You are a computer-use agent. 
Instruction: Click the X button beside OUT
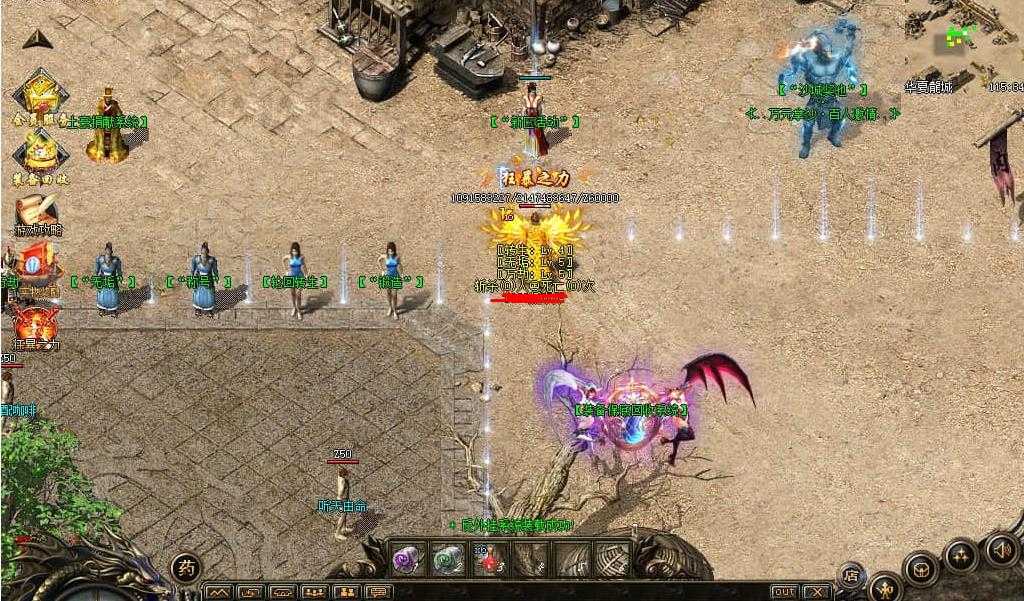click(817, 592)
